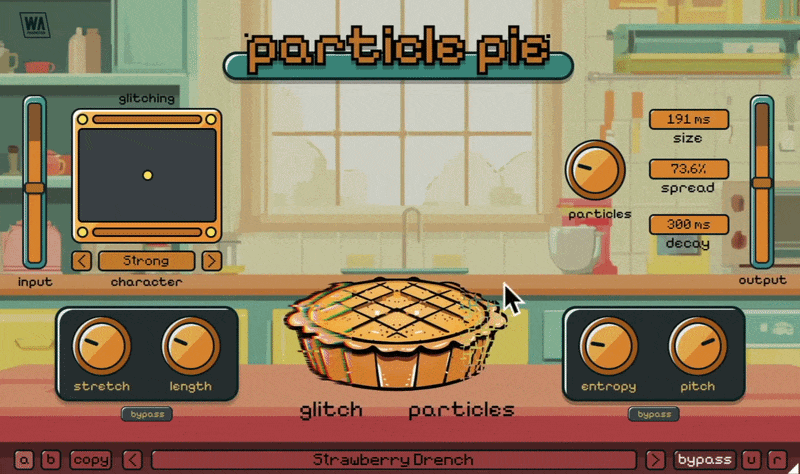Toggle the small bypass under the entropy and pitch knobs

[x=653, y=414]
